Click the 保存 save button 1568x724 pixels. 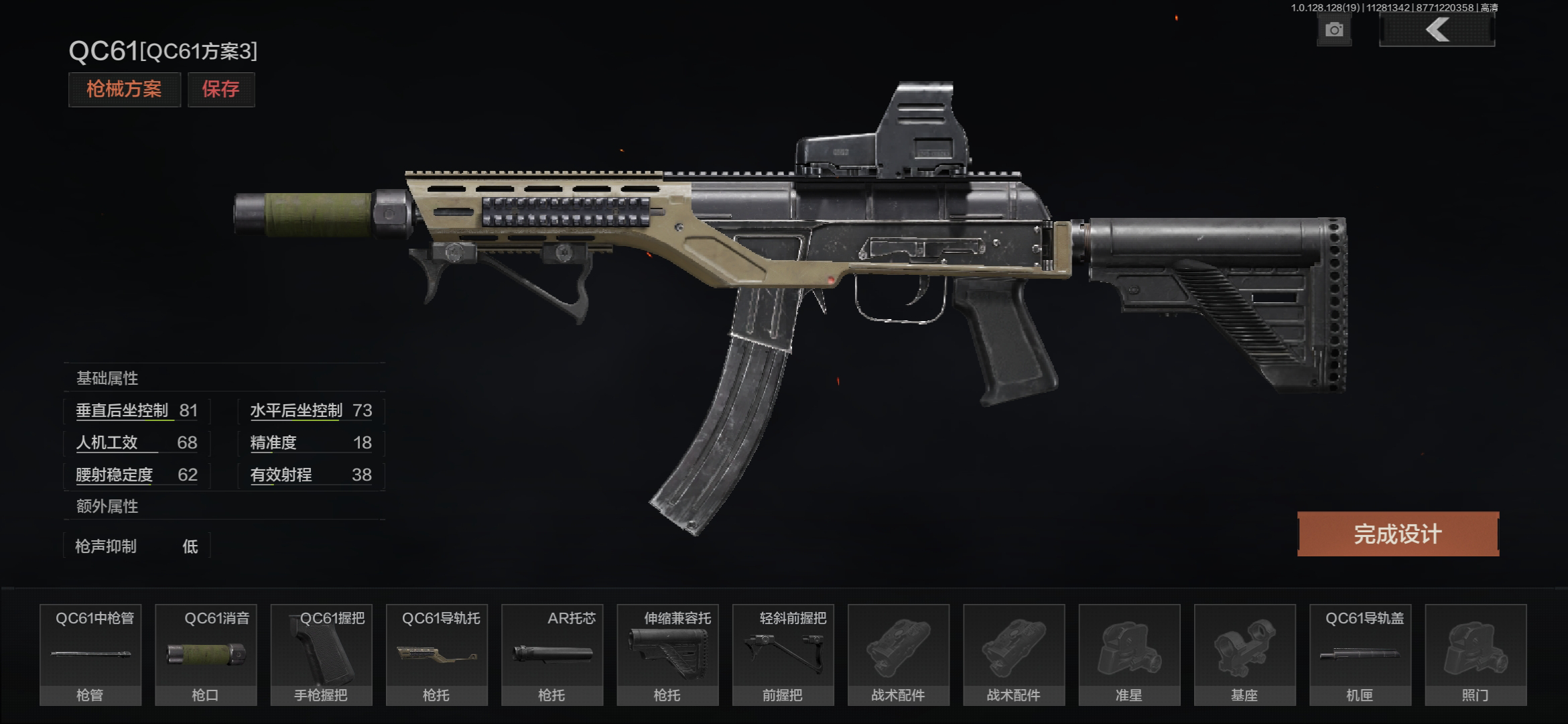tap(220, 89)
